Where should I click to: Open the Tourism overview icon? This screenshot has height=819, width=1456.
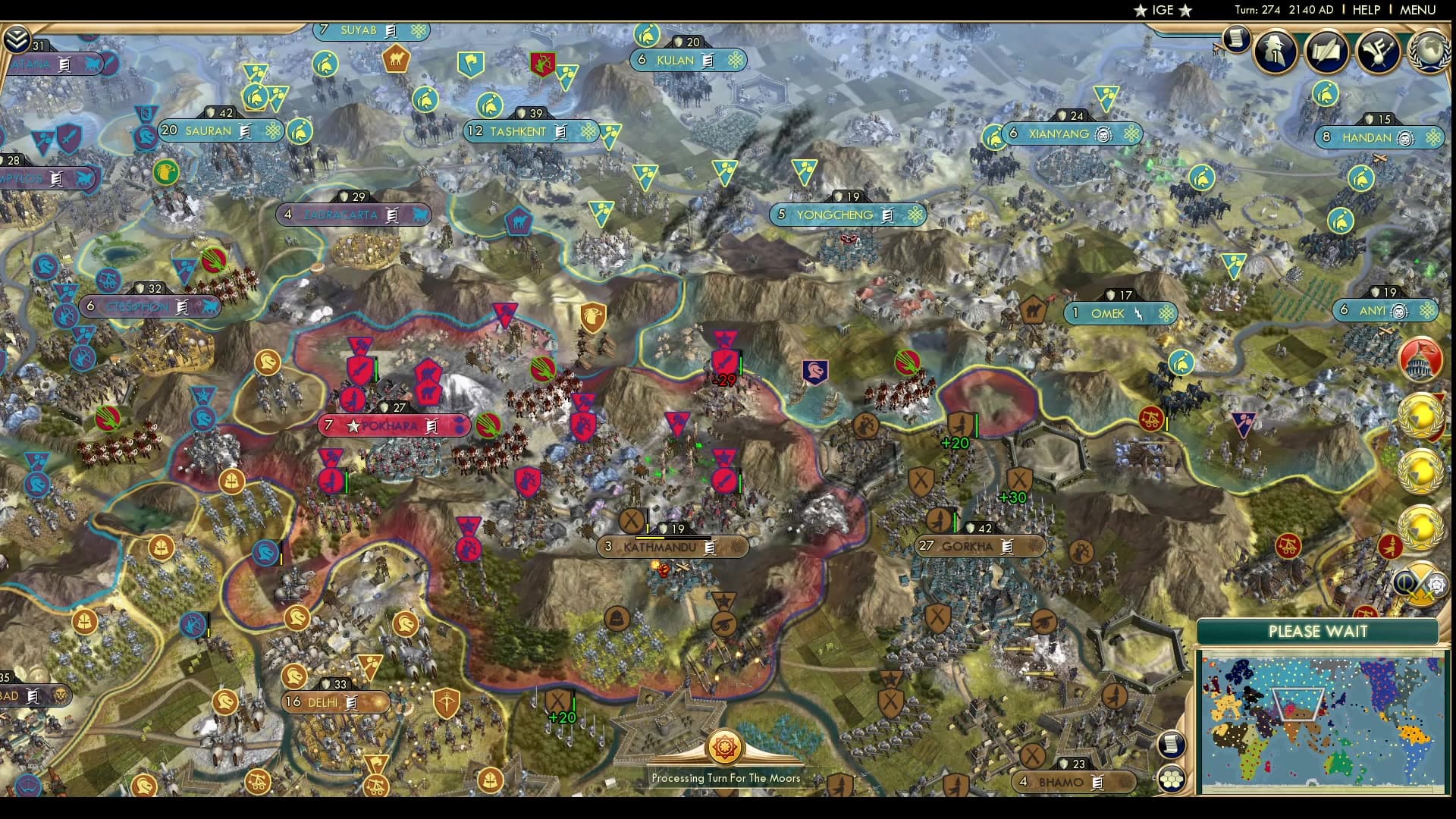[1379, 52]
